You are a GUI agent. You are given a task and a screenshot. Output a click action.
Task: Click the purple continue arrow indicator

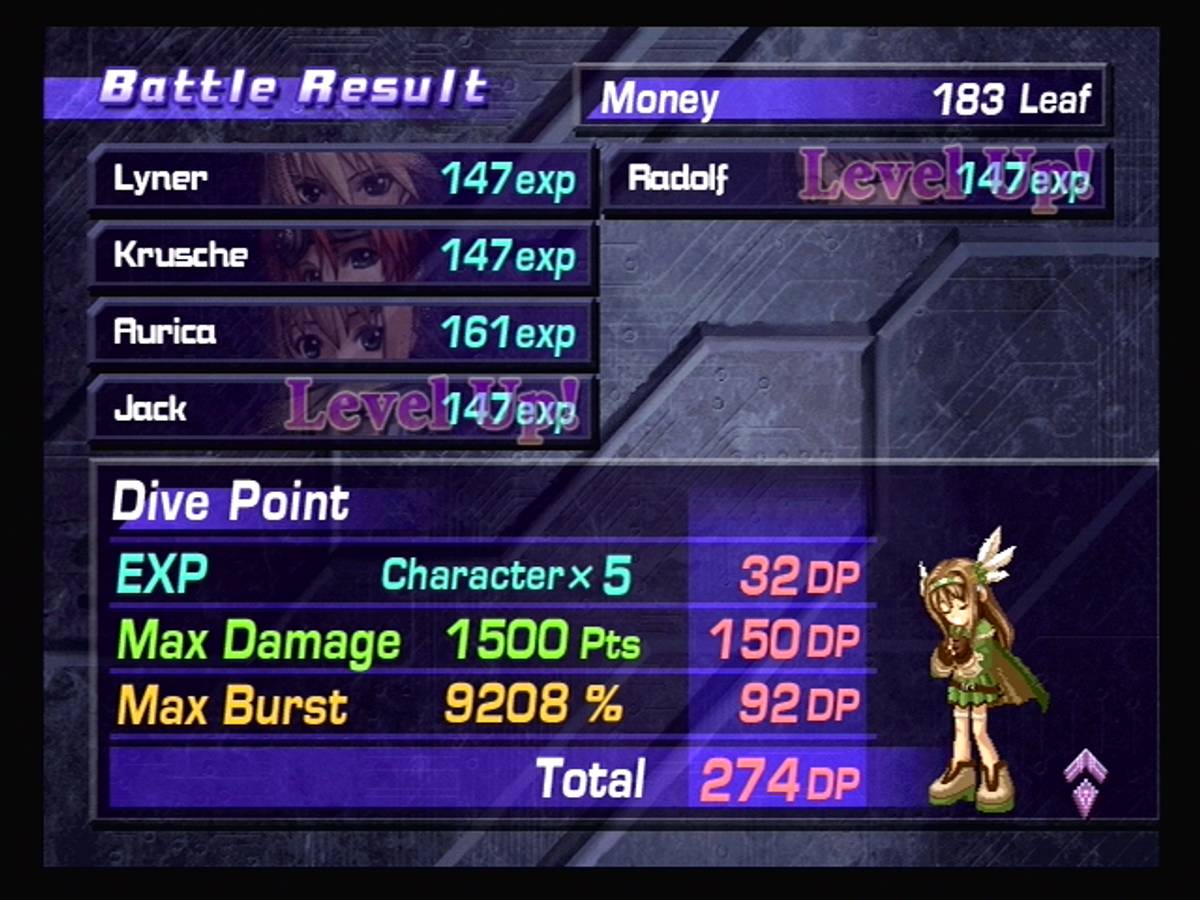click(x=1085, y=782)
